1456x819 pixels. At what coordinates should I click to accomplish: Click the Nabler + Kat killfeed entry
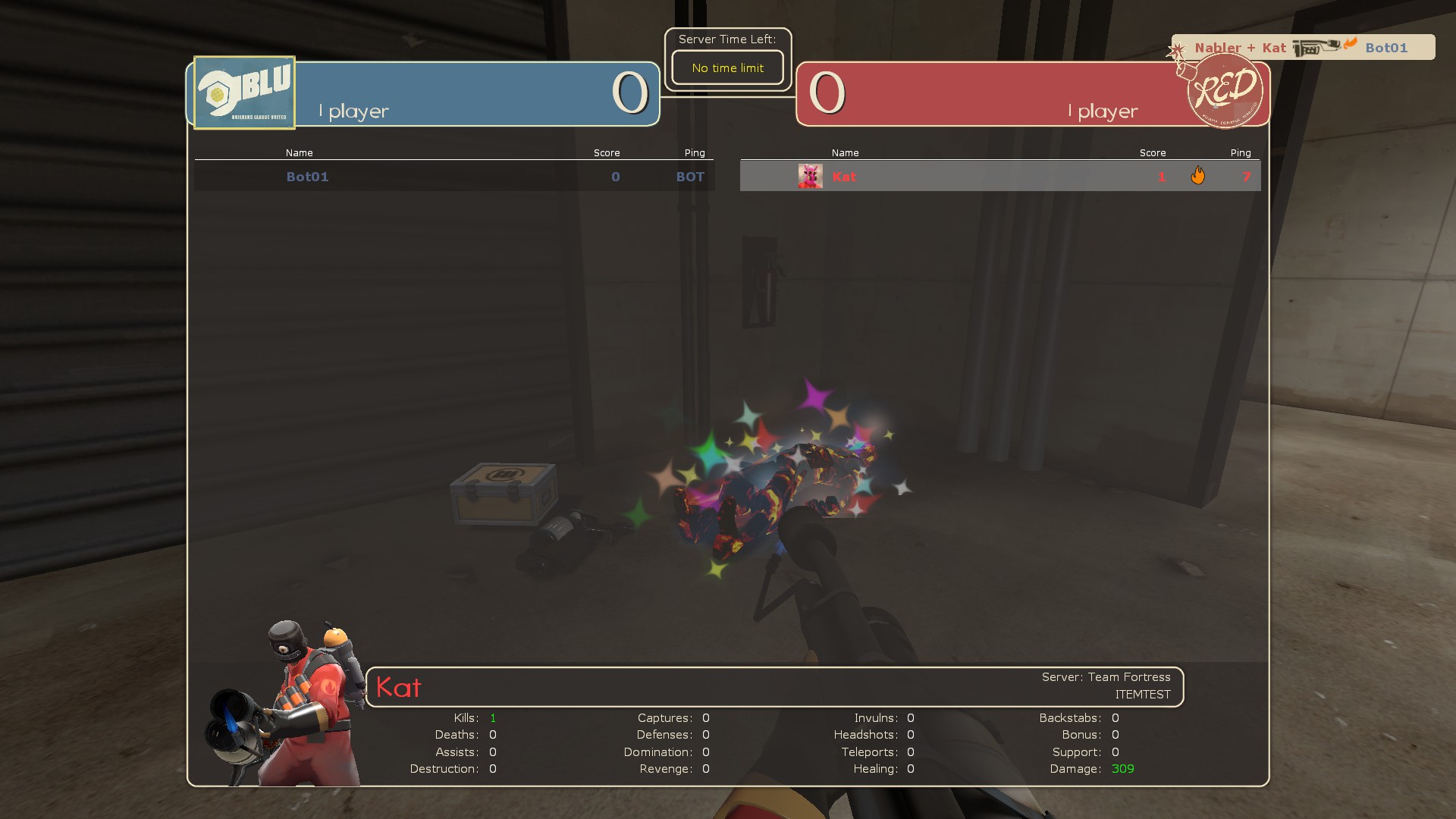pos(1236,47)
